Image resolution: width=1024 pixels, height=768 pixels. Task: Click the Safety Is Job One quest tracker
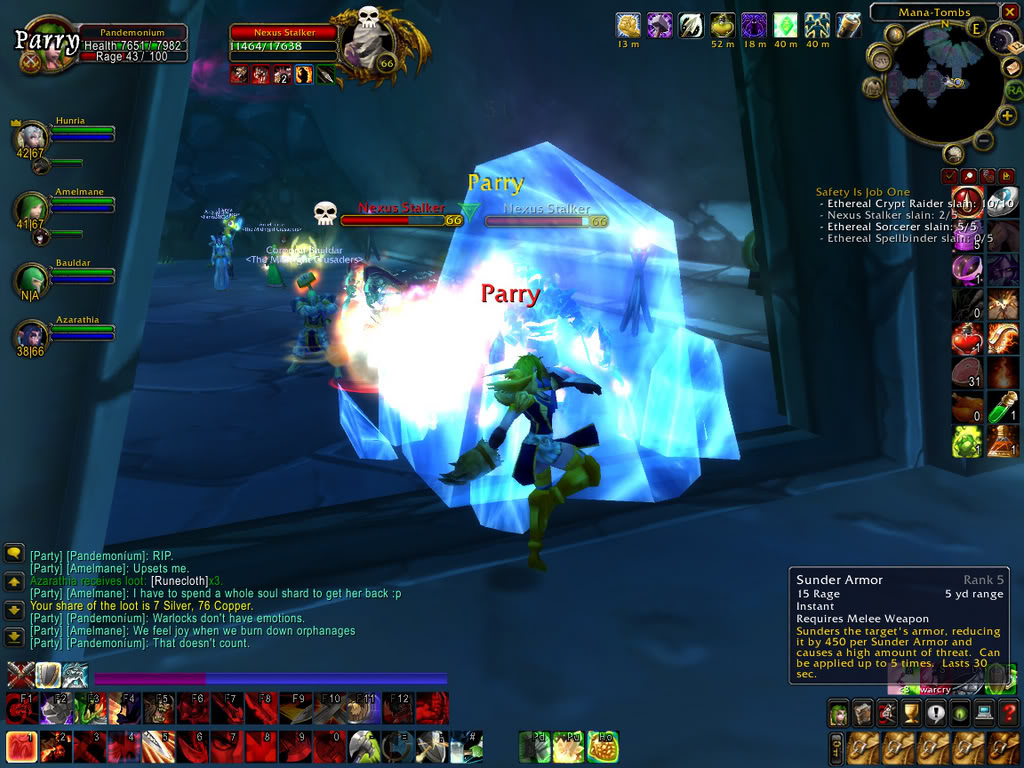[863, 192]
